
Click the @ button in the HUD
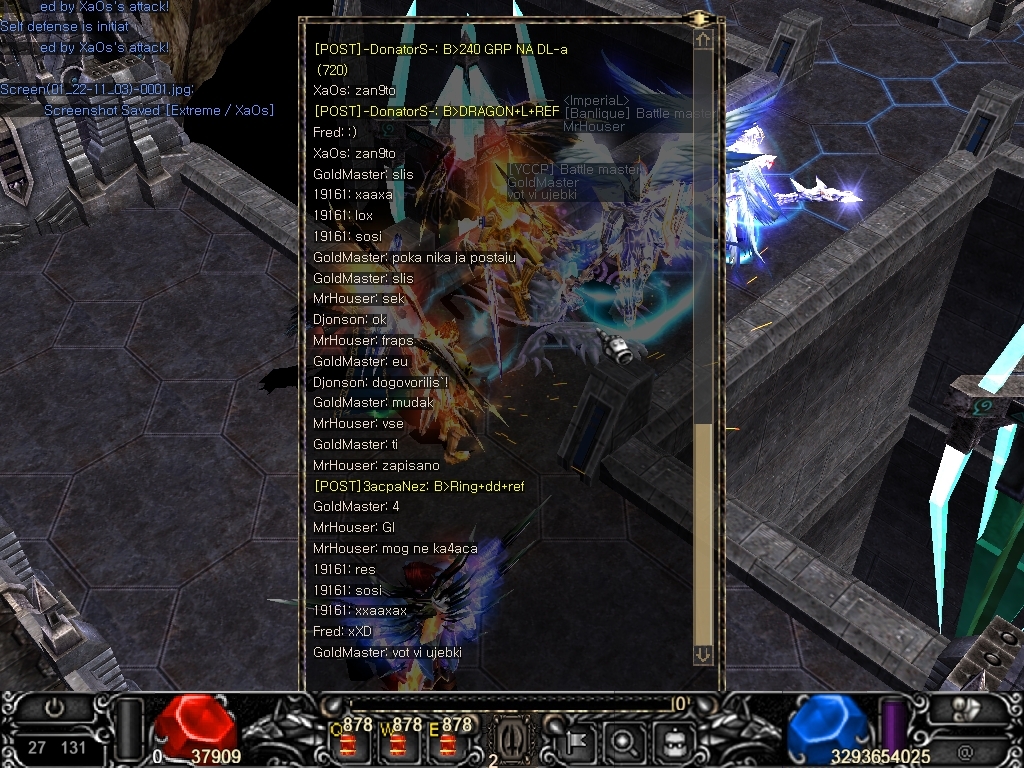click(965, 749)
